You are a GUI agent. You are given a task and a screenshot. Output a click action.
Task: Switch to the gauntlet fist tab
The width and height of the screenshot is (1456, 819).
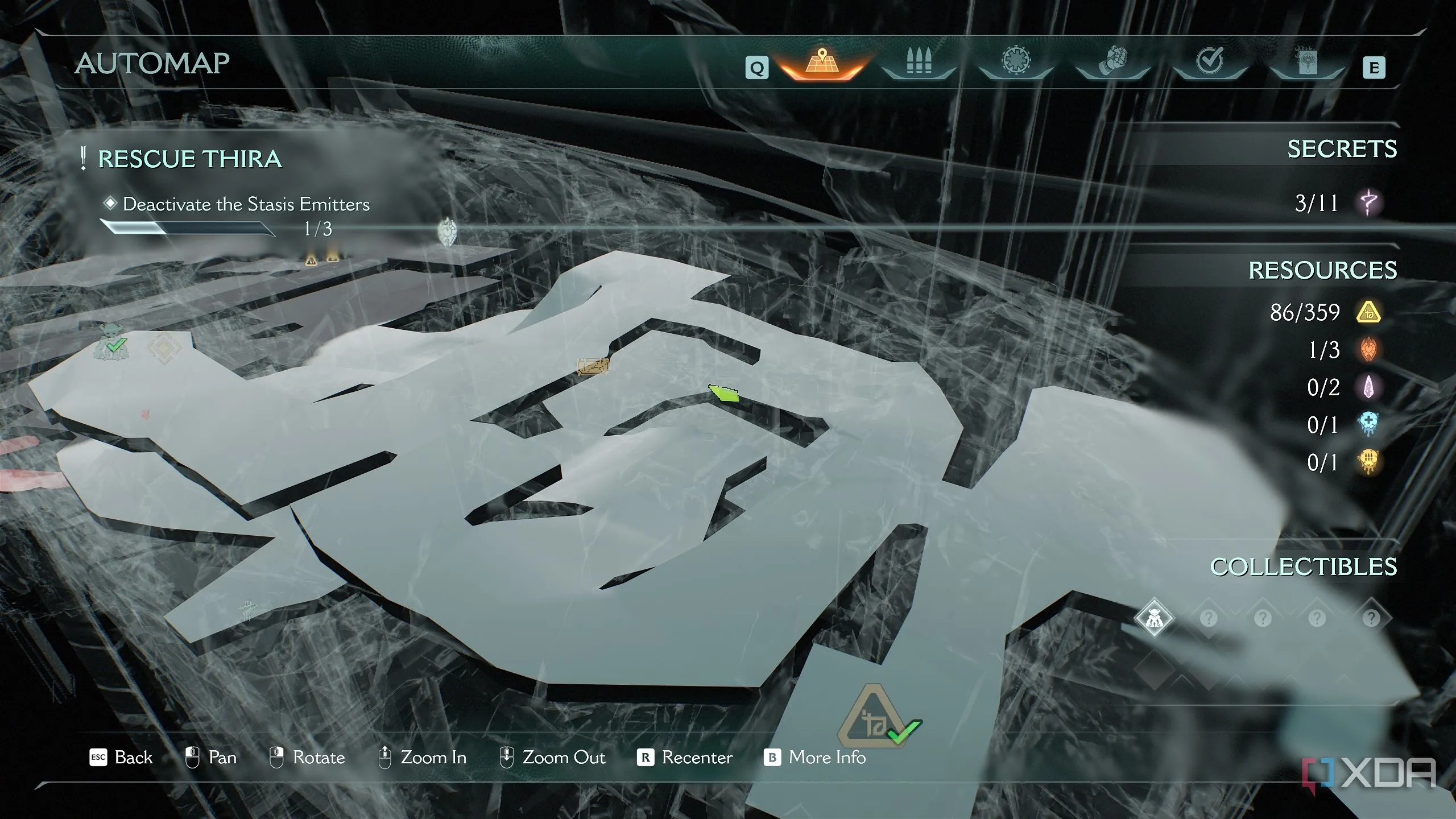click(x=1113, y=63)
